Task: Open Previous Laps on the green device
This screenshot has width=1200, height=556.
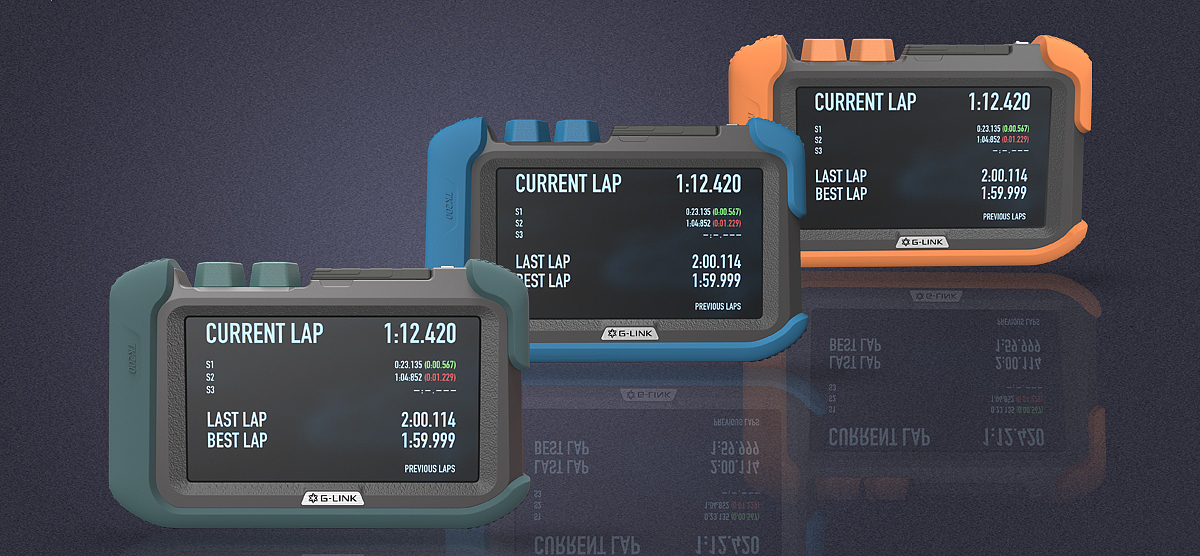Action: [x=429, y=468]
